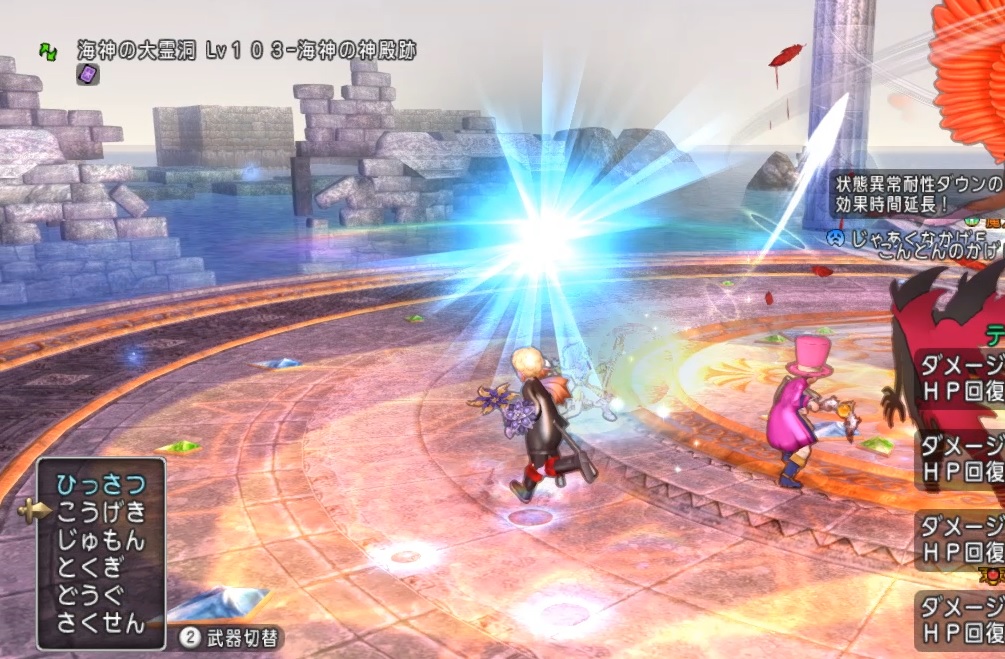Open the じゅもん spell list
This screenshot has width=1005, height=659.
(101, 541)
